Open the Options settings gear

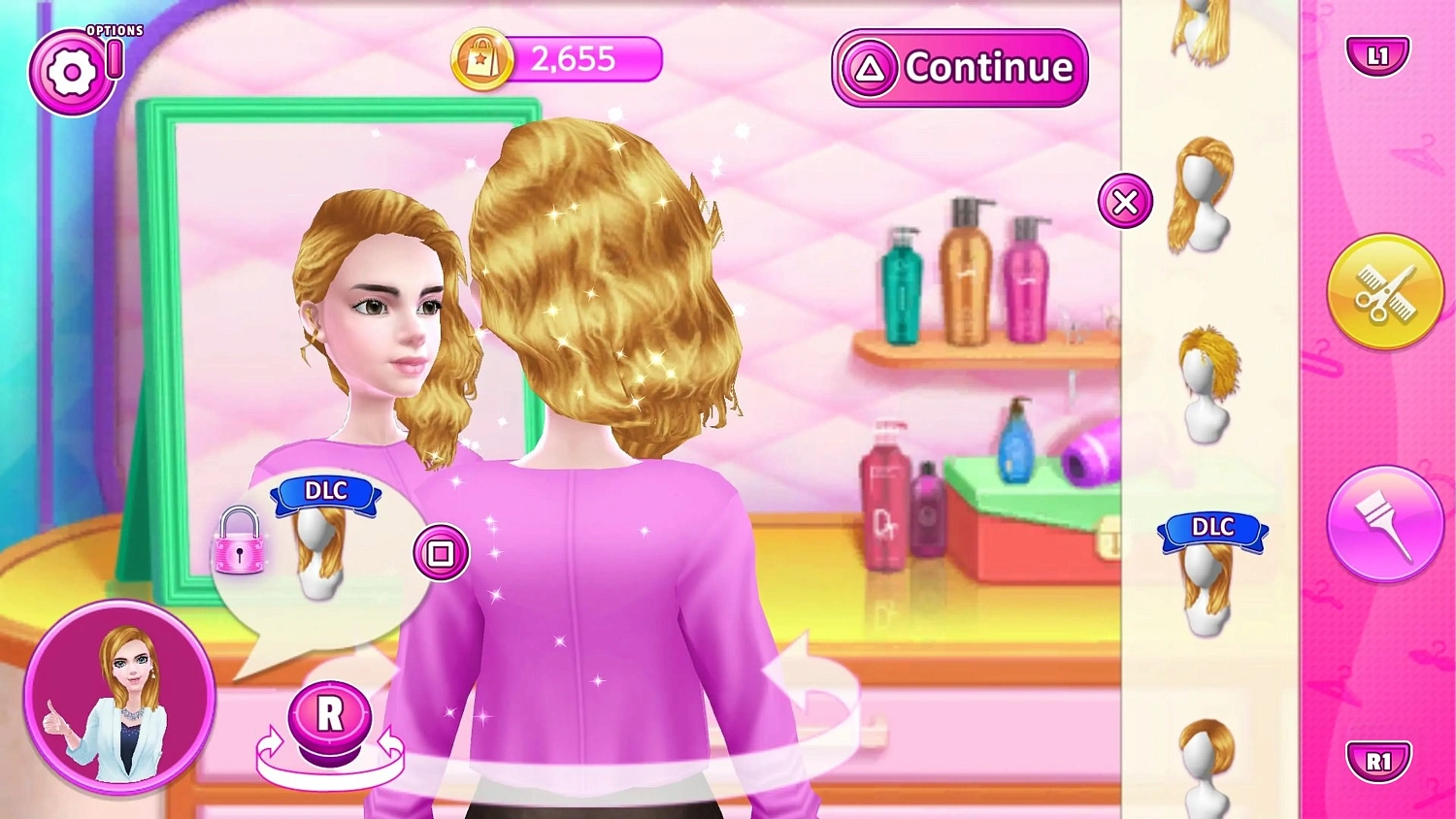click(73, 70)
